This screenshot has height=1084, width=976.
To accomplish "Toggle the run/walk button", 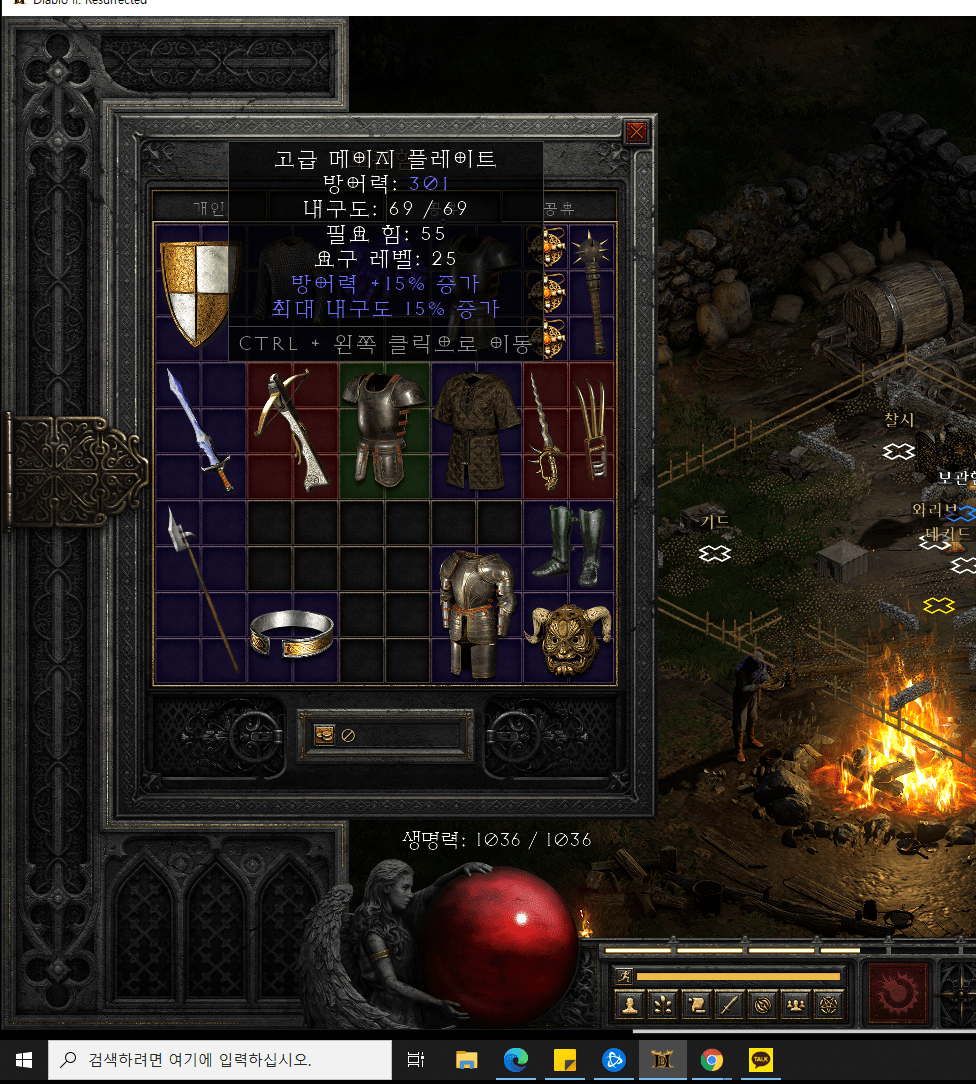I will click(624, 976).
